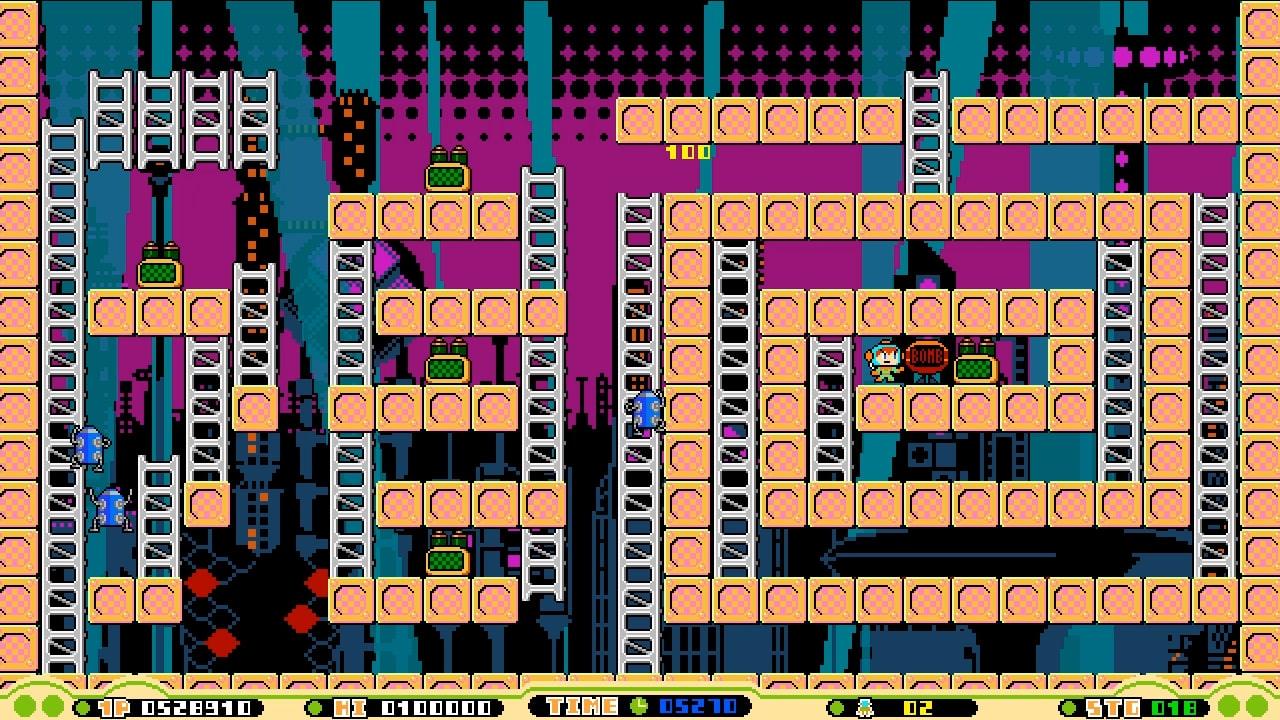
Task: Select the player character sprite
Action: tap(883, 363)
